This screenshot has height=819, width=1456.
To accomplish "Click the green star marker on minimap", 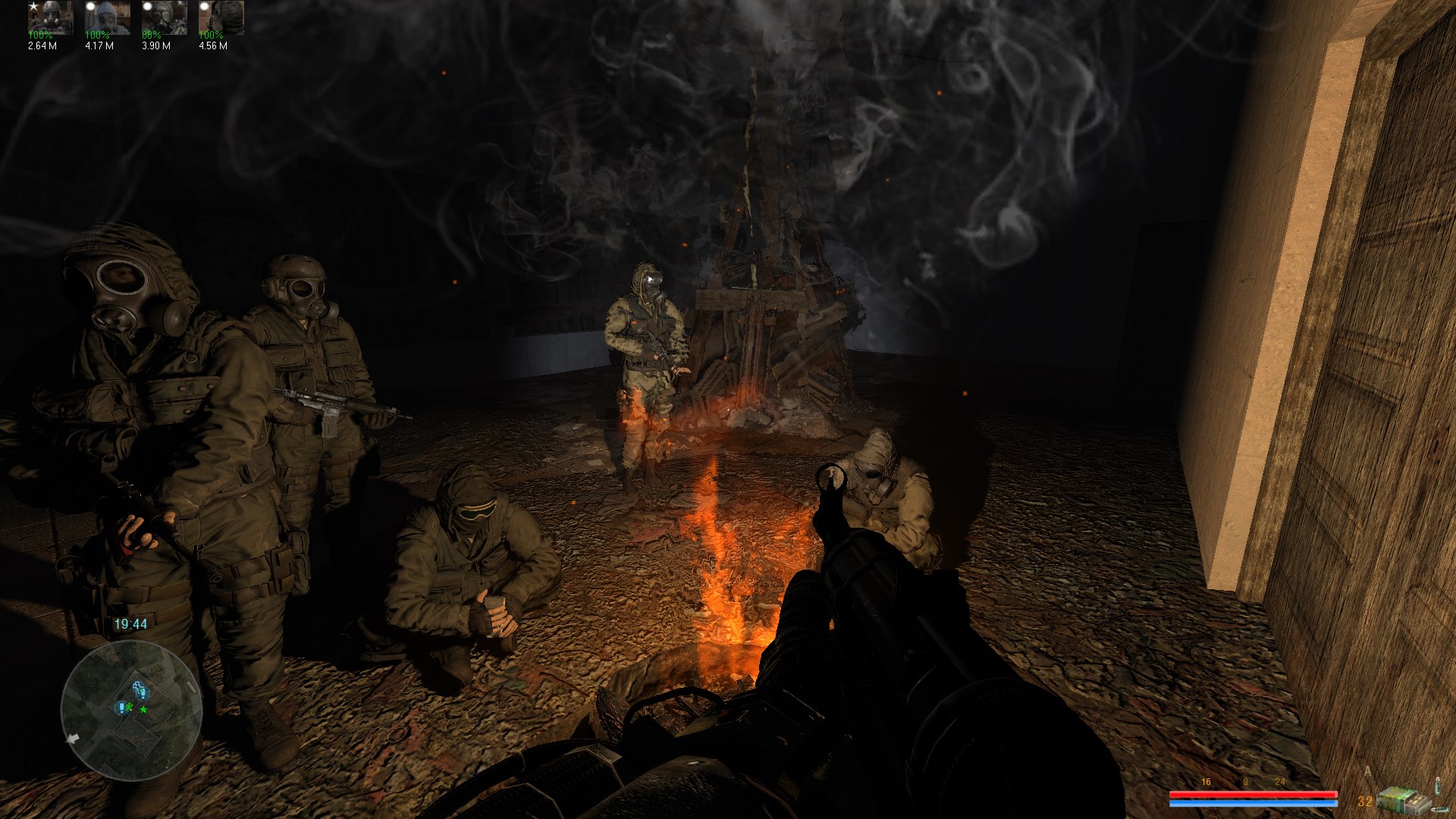I will (143, 709).
